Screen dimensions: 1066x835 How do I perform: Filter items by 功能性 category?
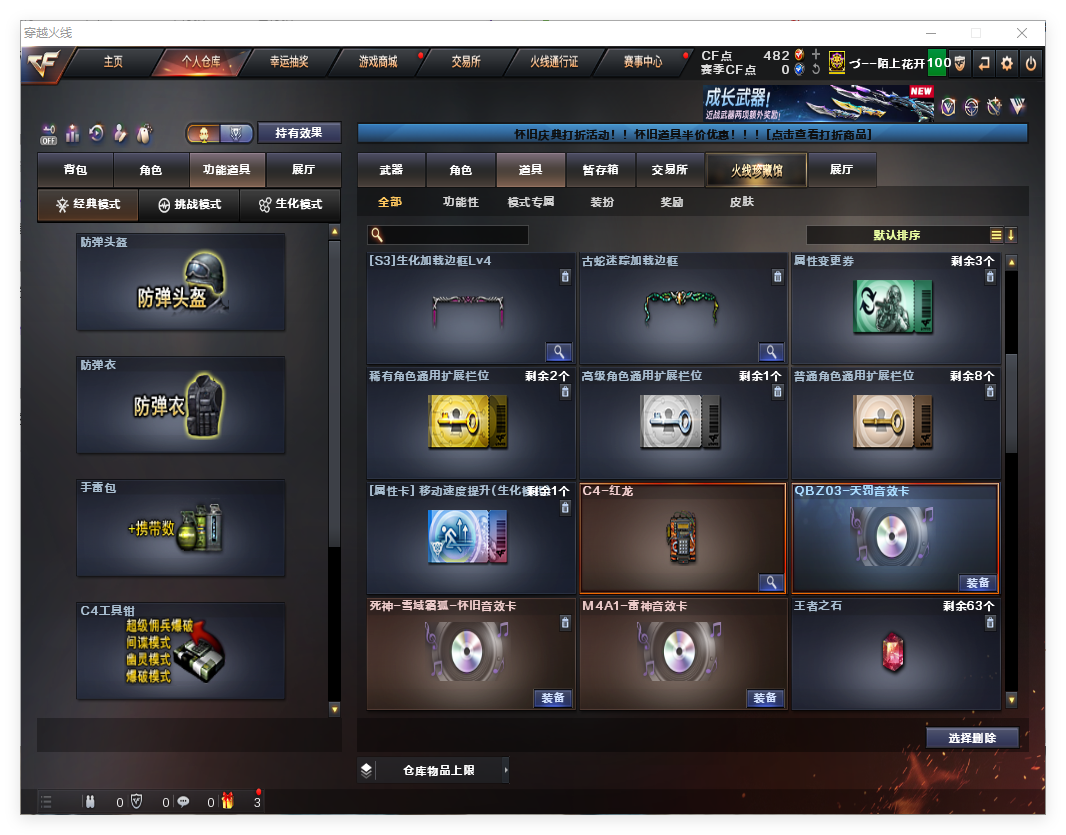click(461, 202)
